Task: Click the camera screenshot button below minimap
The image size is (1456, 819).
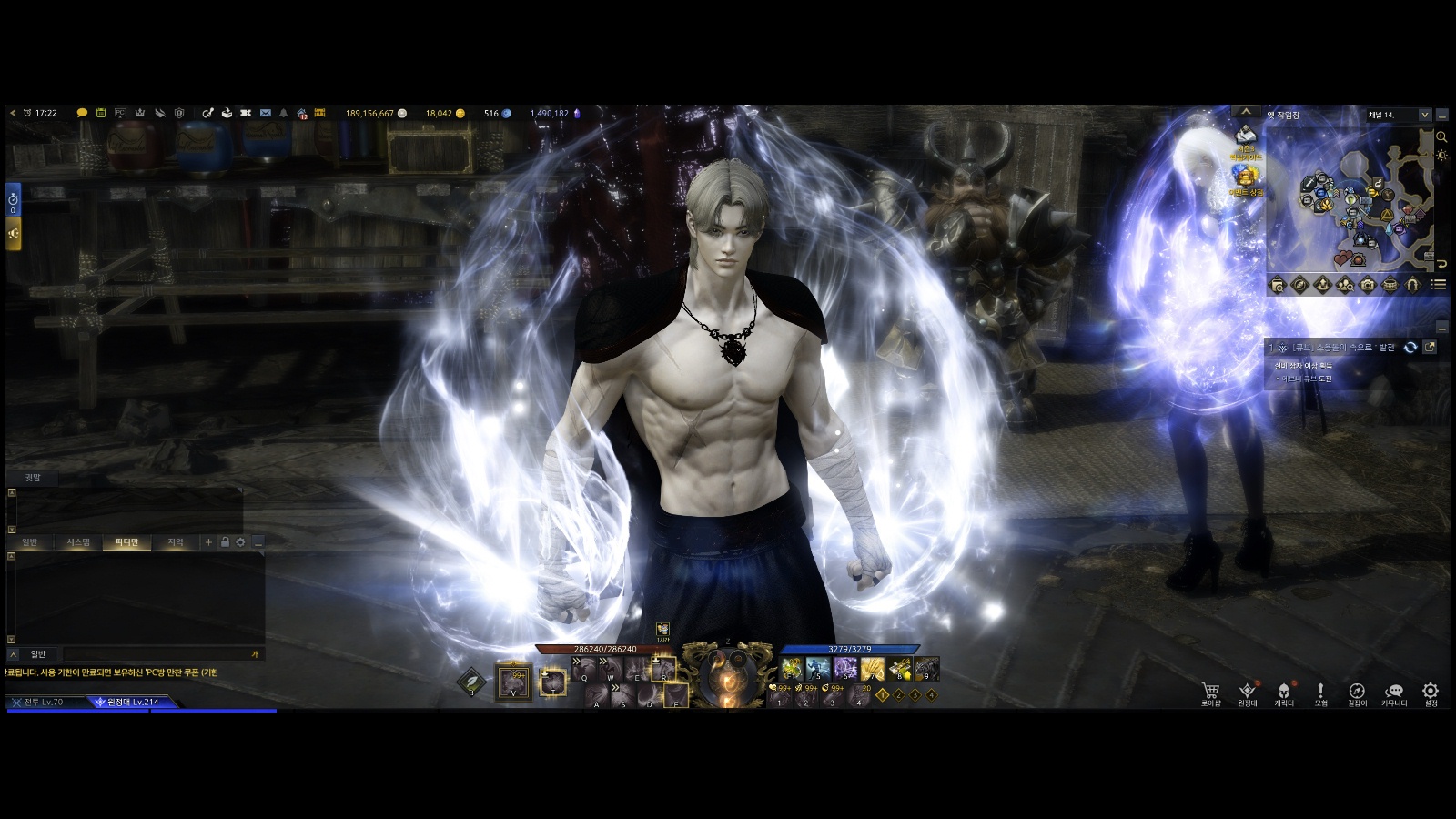Action: tap(1368, 286)
